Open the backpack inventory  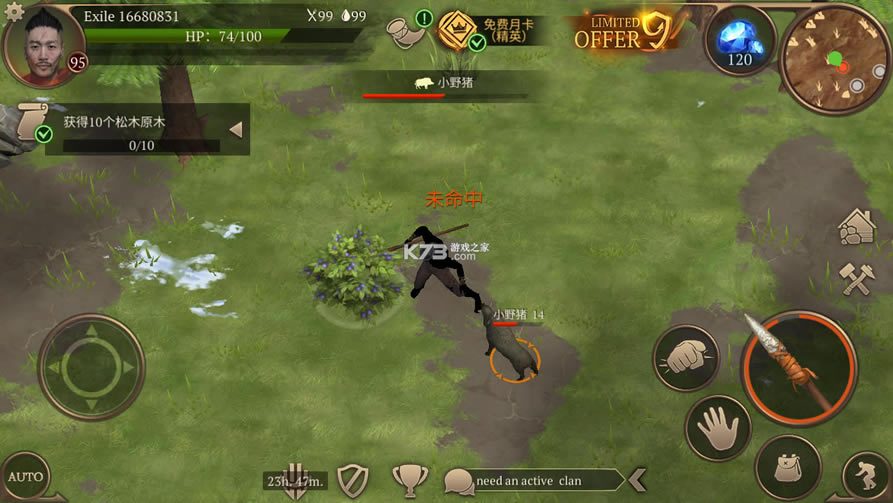788,466
